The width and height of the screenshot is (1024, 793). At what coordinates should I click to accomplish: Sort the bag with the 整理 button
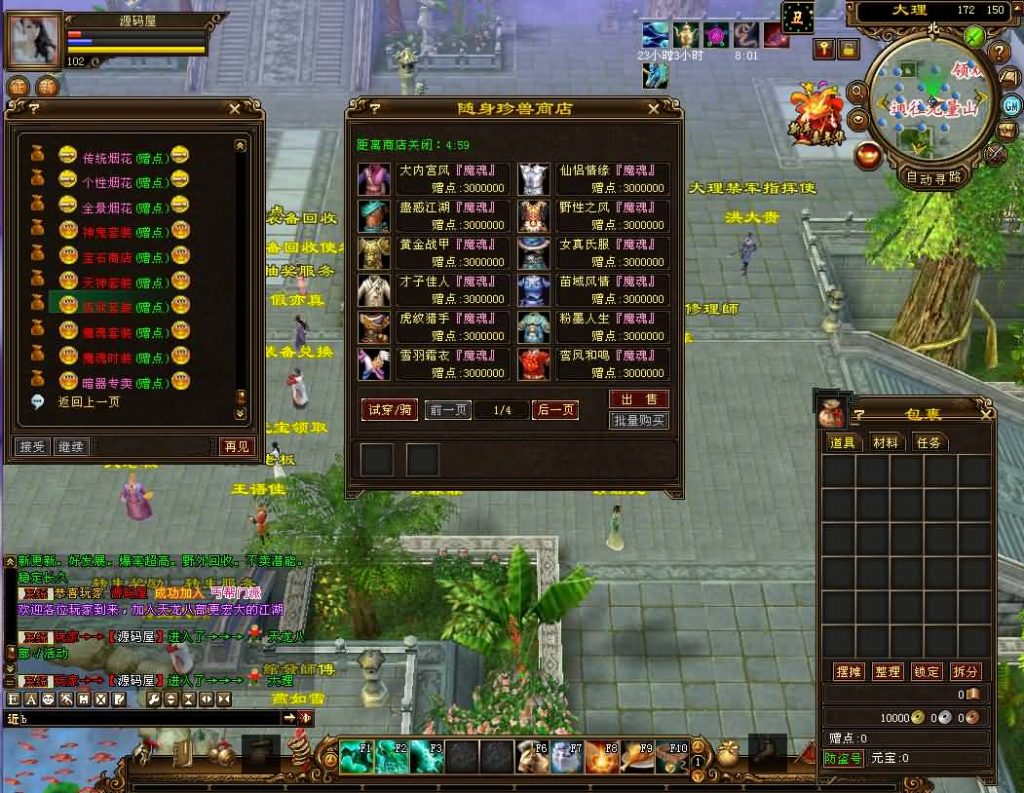coord(887,672)
